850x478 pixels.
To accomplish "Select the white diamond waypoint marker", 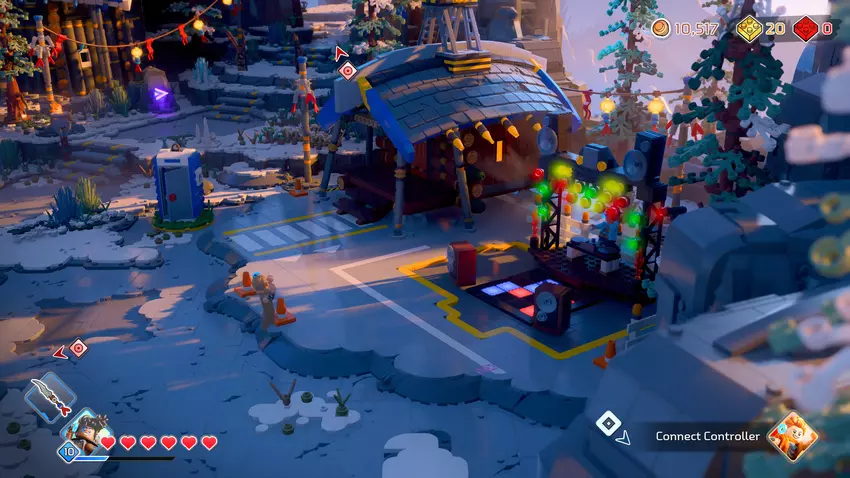I will pyautogui.click(x=607, y=423).
